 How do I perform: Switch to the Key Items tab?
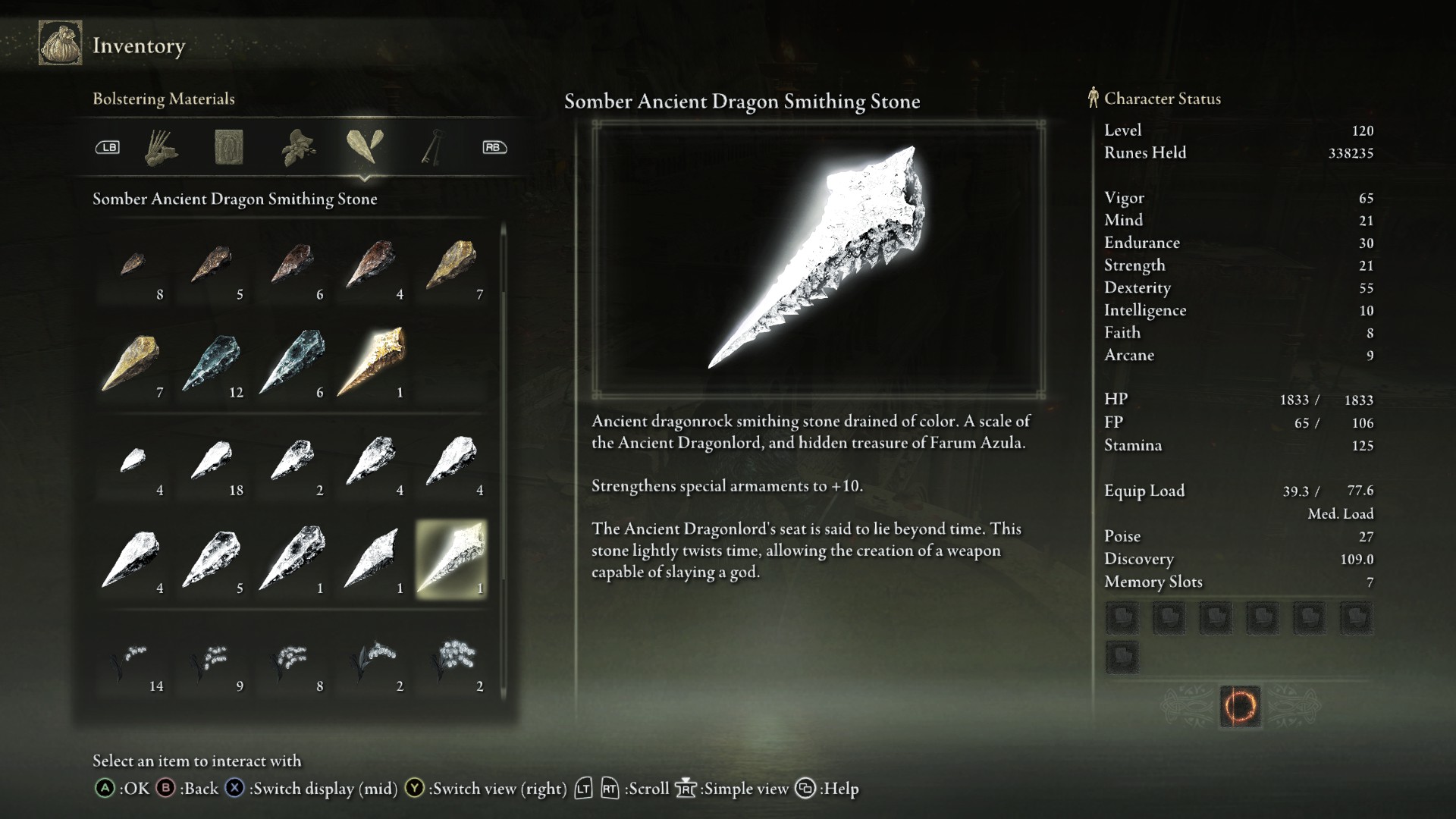(x=432, y=147)
